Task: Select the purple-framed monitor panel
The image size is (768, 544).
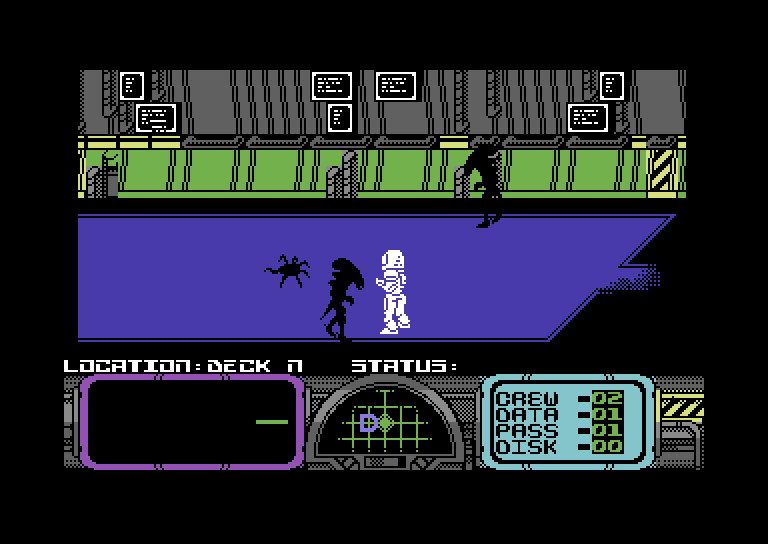Action: pos(191,422)
